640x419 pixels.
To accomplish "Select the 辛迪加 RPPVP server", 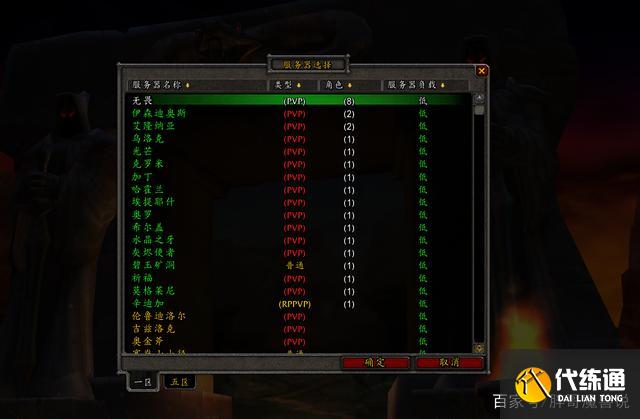I will [295, 303].
